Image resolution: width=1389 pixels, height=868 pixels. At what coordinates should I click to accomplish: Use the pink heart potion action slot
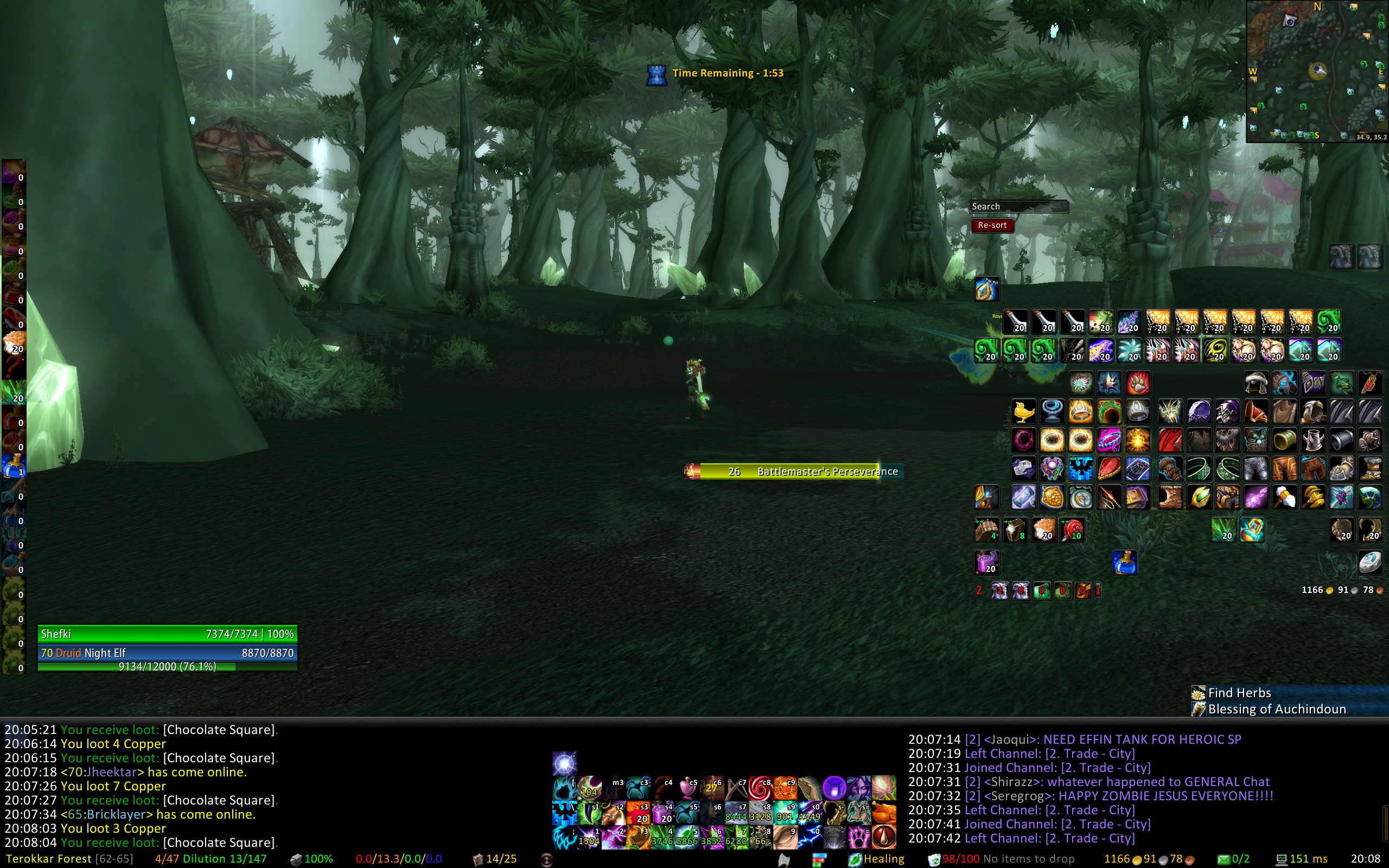point(686,788)
